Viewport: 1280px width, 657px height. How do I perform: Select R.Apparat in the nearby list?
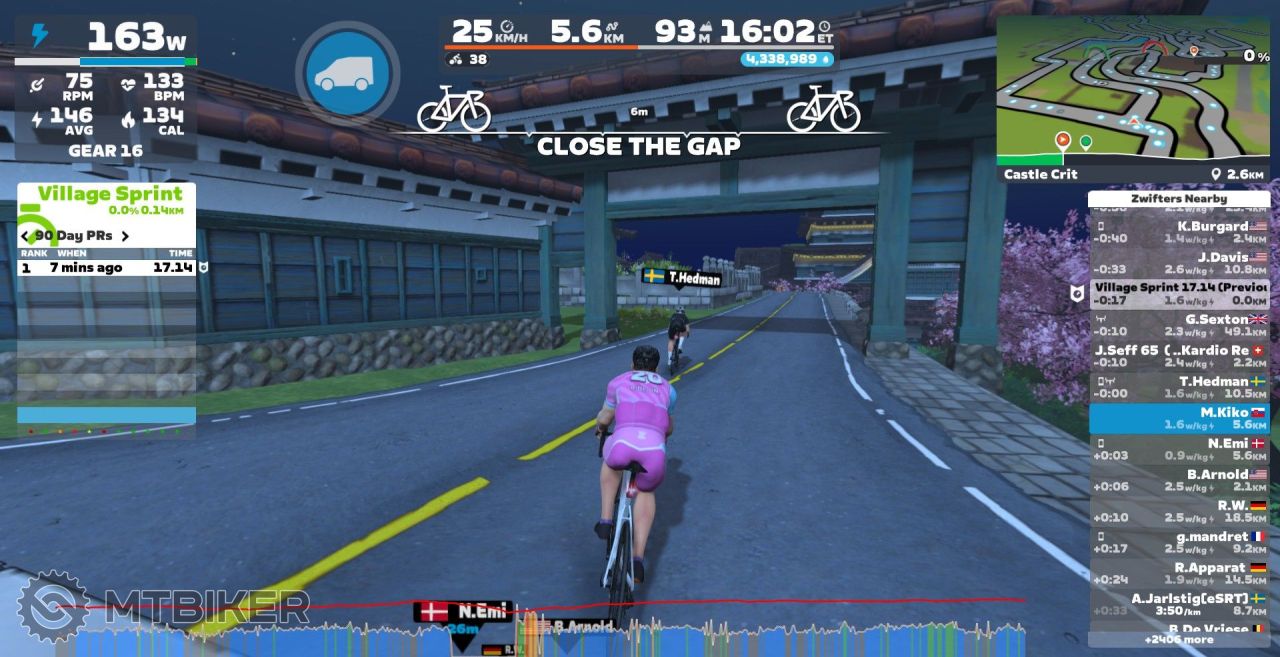pyautogui.click(x=1179, y=573)
